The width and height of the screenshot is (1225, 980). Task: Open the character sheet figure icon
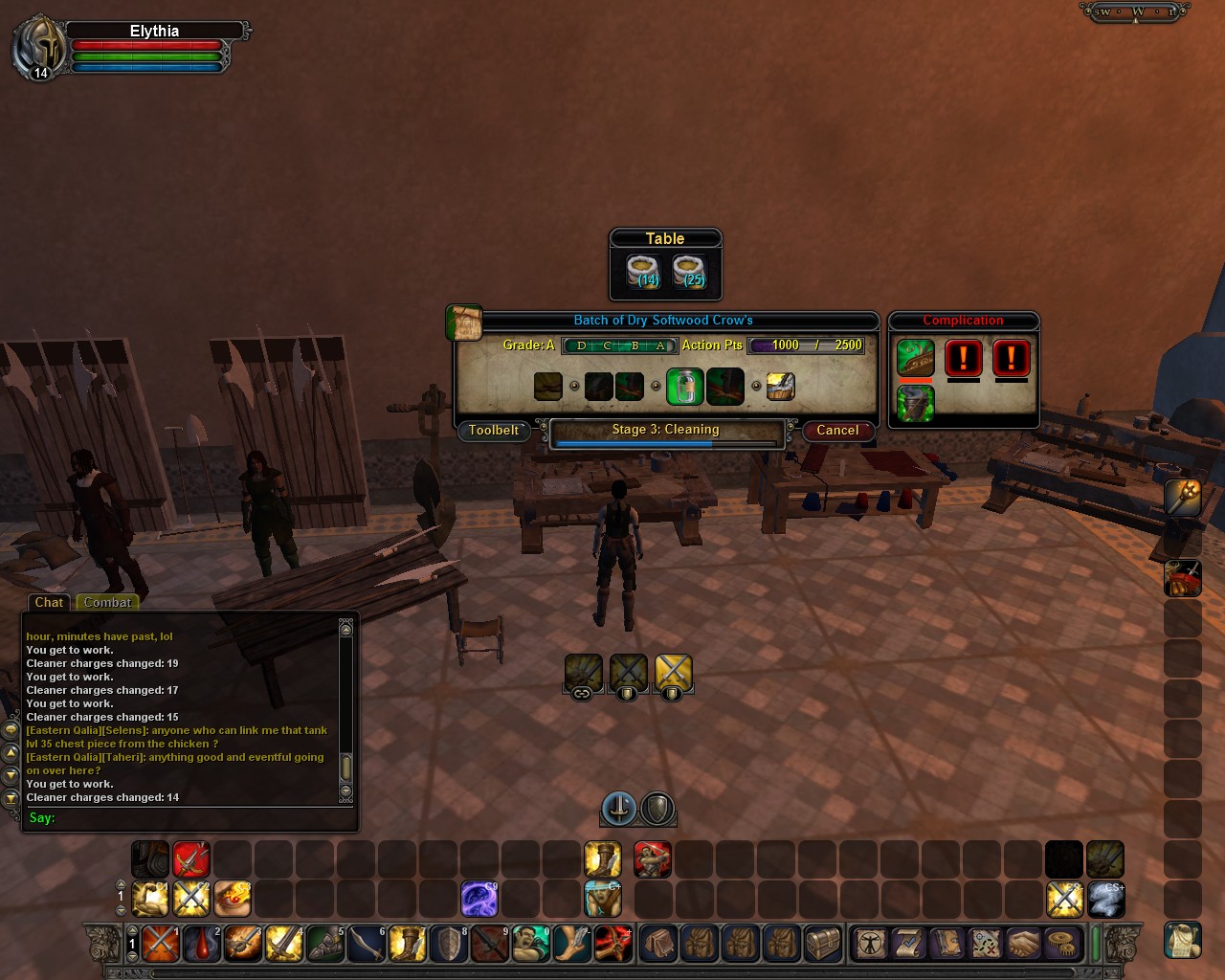coord(871,944)
